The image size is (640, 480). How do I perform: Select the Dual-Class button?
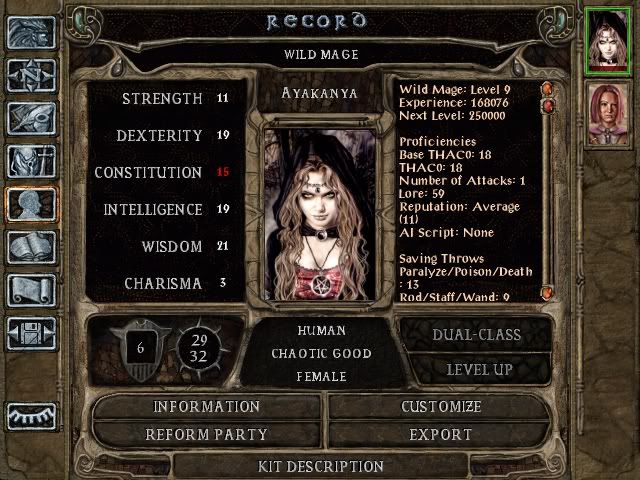point(475,335)
